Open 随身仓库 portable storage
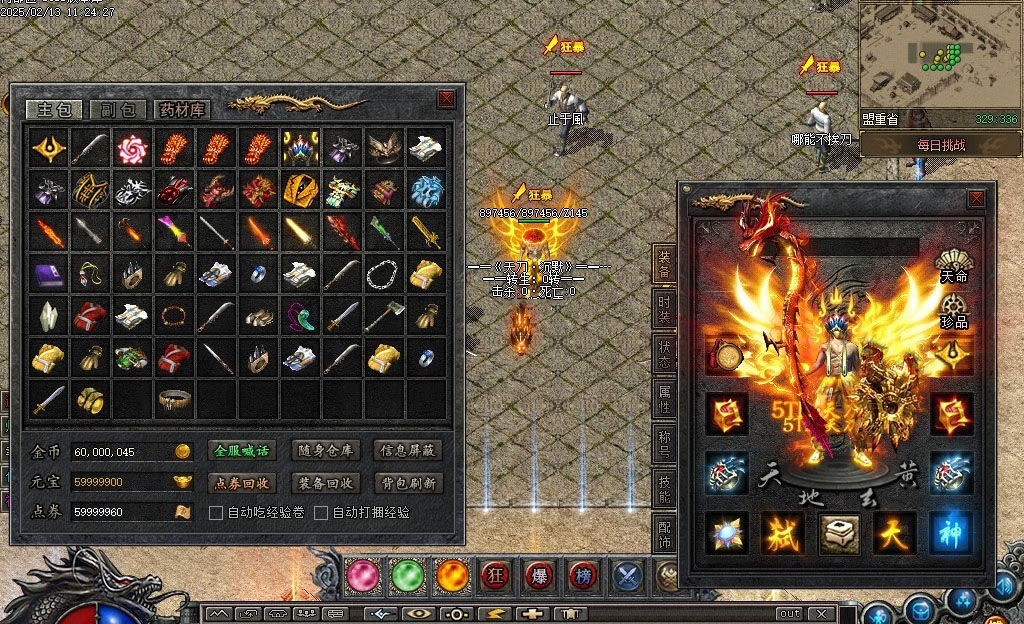This screenshot has width=1024, height=624. click(x=324, y=451)
